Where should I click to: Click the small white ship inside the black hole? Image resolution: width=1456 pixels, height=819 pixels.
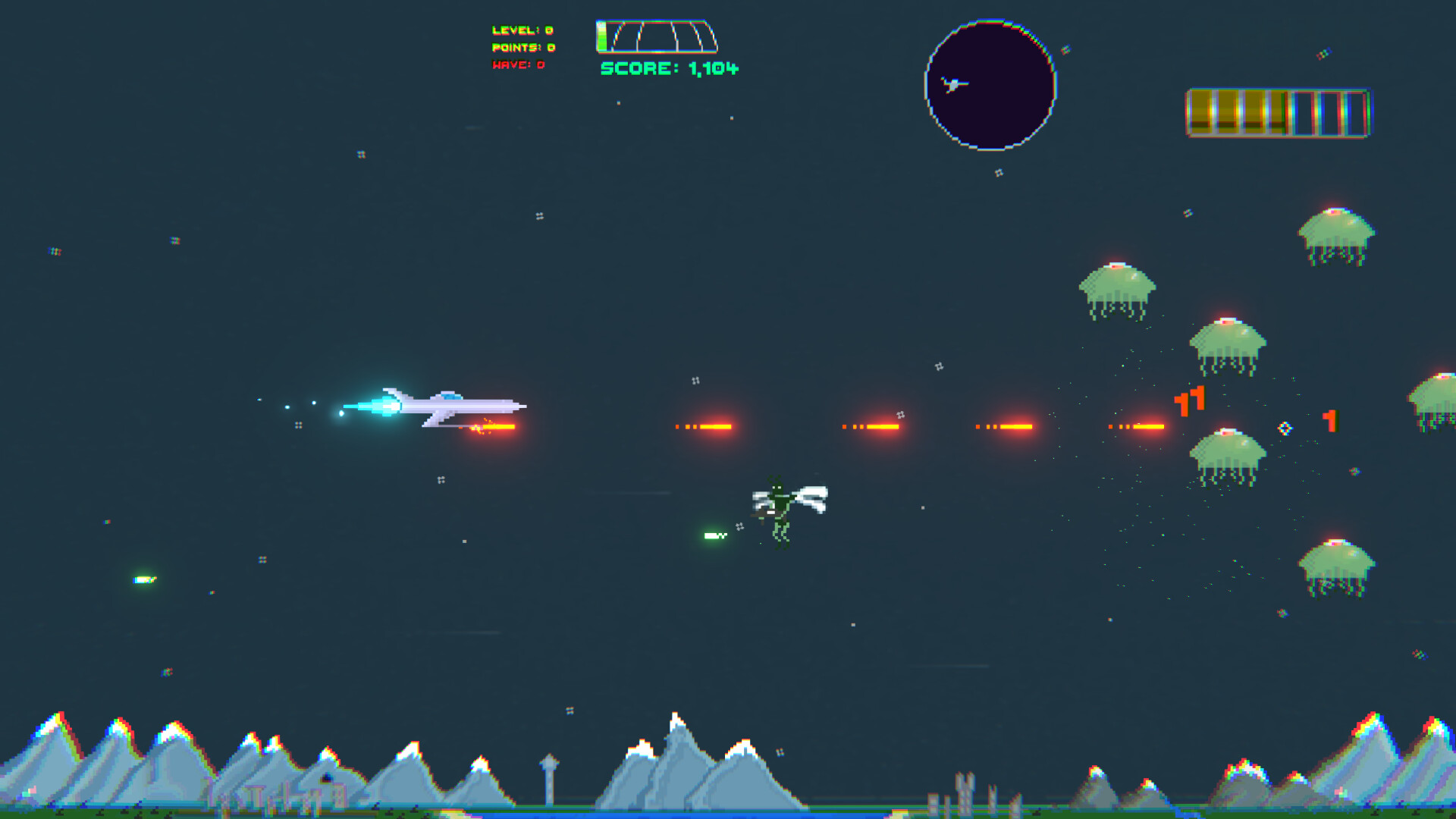(x=954, y=83)
